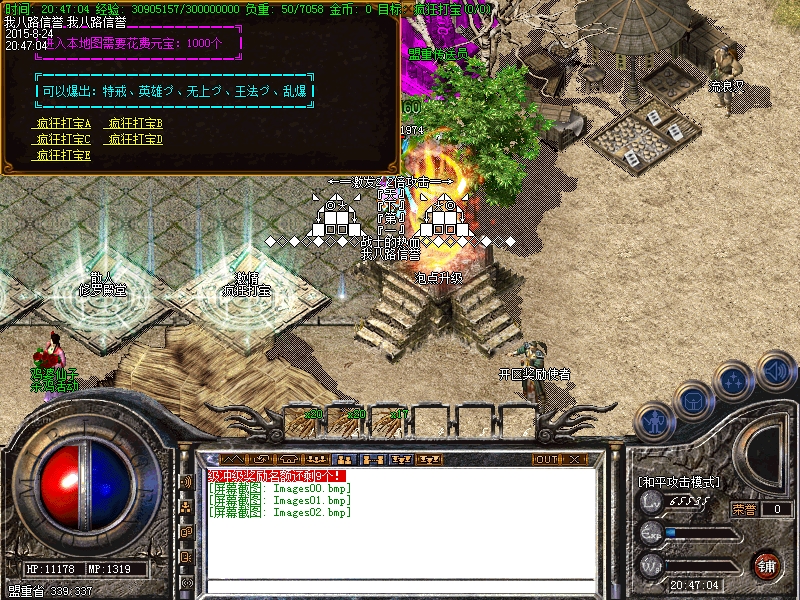The width and height of the screenshot is (800, 600).
Task: Use the belt item showing x17
Action: 399,412
